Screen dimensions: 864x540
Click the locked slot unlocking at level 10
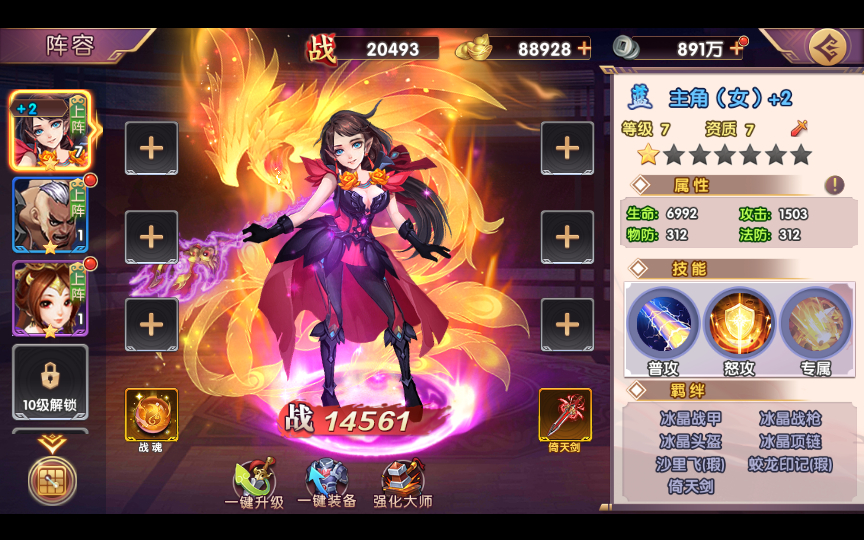(50, 382)
